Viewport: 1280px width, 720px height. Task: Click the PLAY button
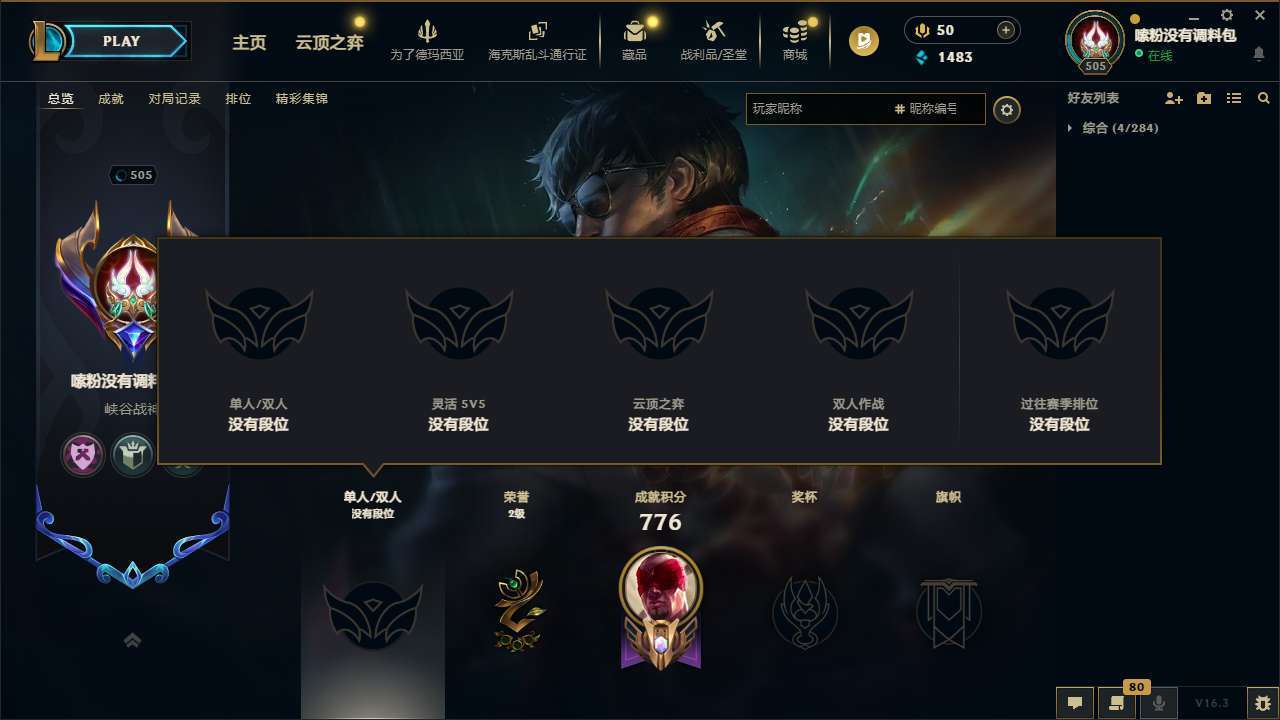(x=122, y=41)
